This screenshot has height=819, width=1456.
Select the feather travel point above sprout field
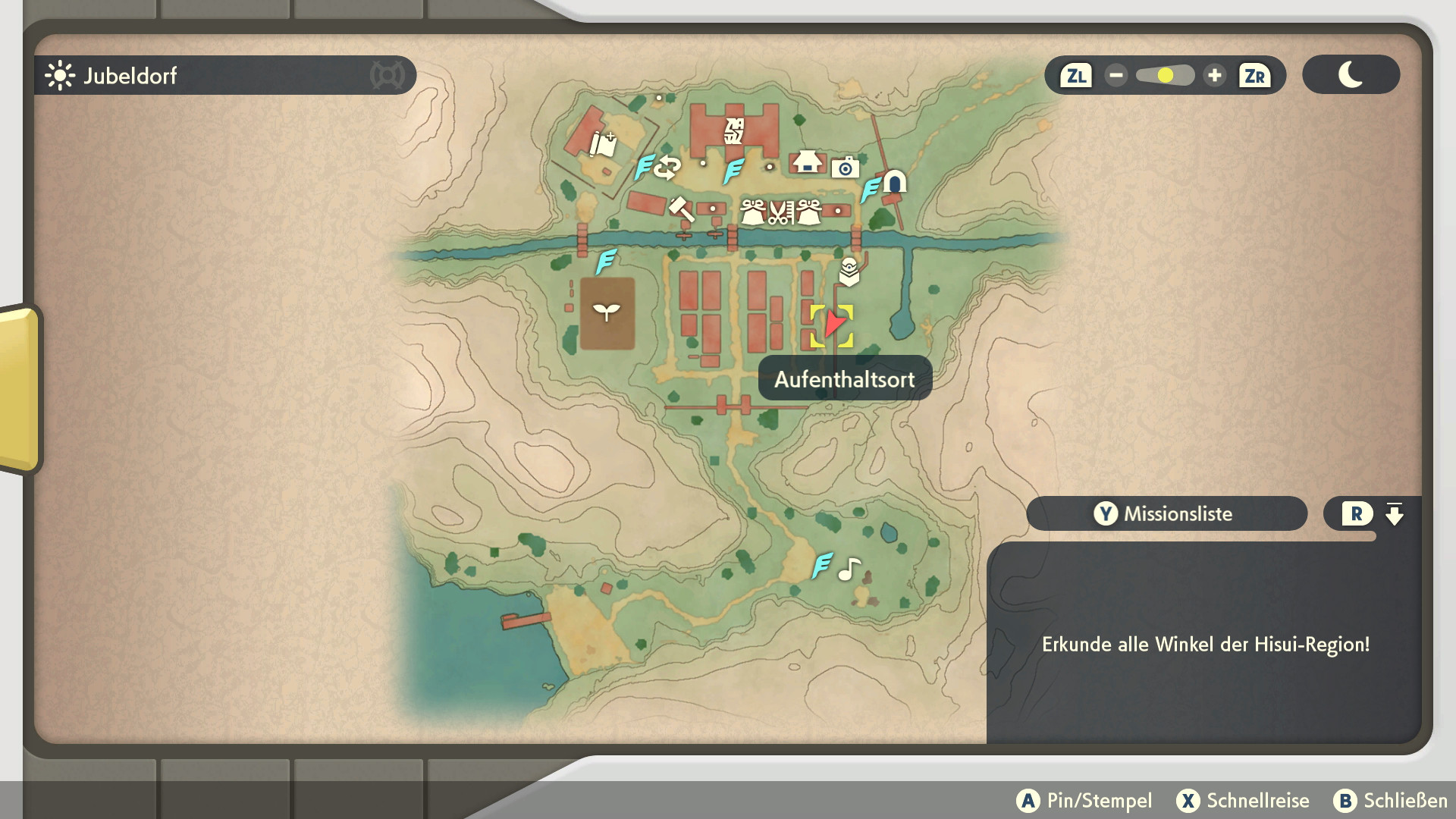coord(605,262)
